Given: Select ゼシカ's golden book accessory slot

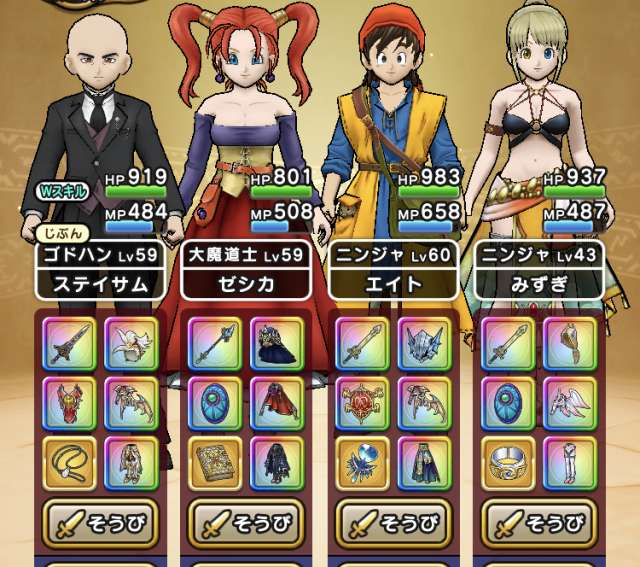Looking at the screenshot, I should (x=215, y=461).
